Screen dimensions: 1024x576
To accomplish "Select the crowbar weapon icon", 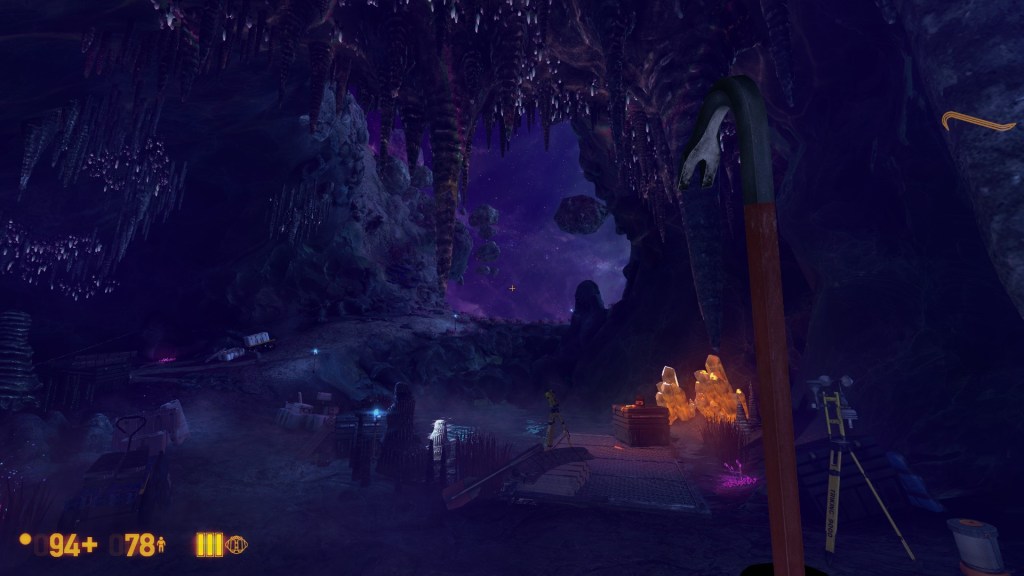I will (979, 123).
